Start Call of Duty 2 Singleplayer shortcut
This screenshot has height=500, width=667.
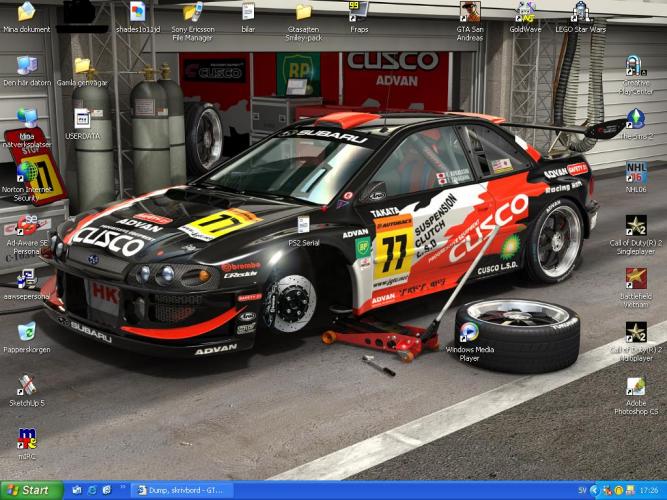click(x=636, y=226)
